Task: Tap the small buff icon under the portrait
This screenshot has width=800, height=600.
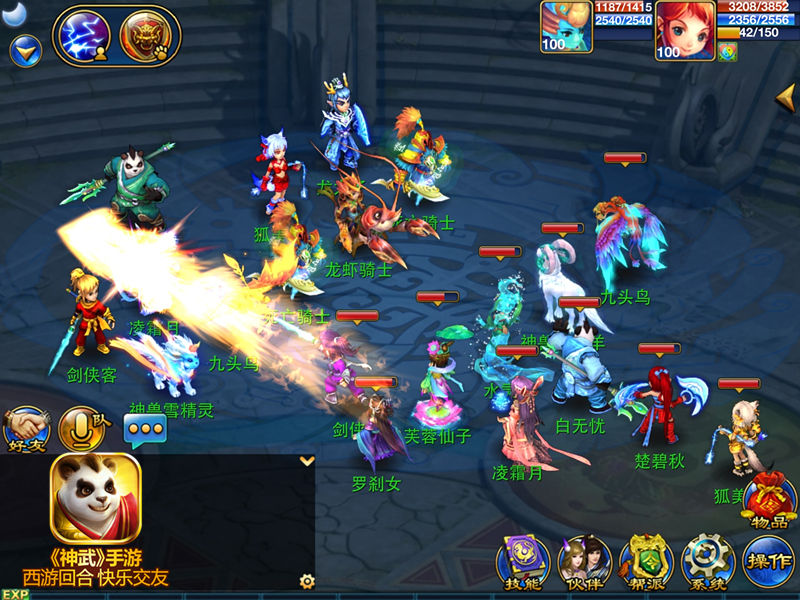Action: [728, 52]
